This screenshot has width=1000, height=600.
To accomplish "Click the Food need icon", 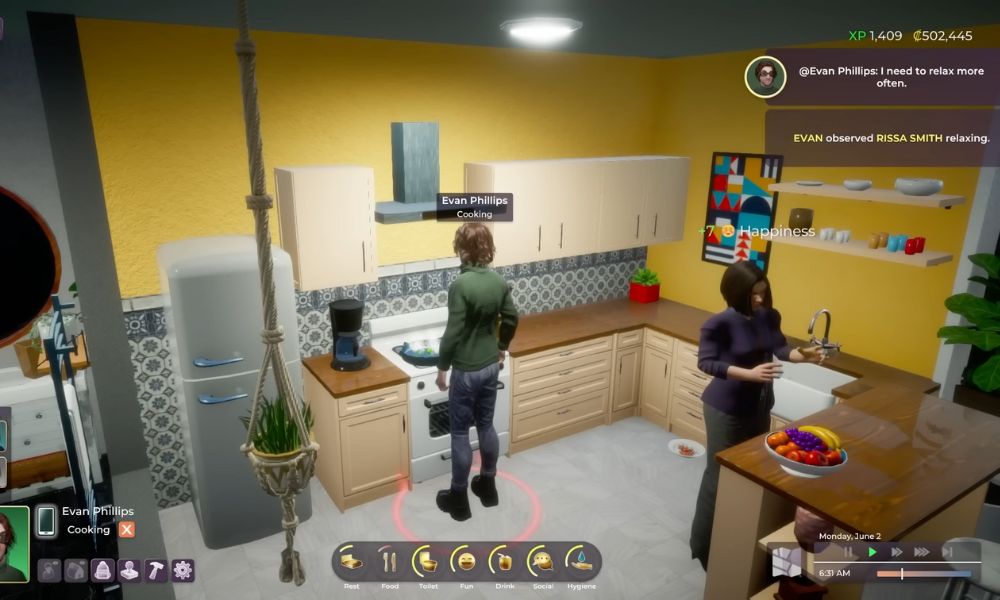I will 389,561.
